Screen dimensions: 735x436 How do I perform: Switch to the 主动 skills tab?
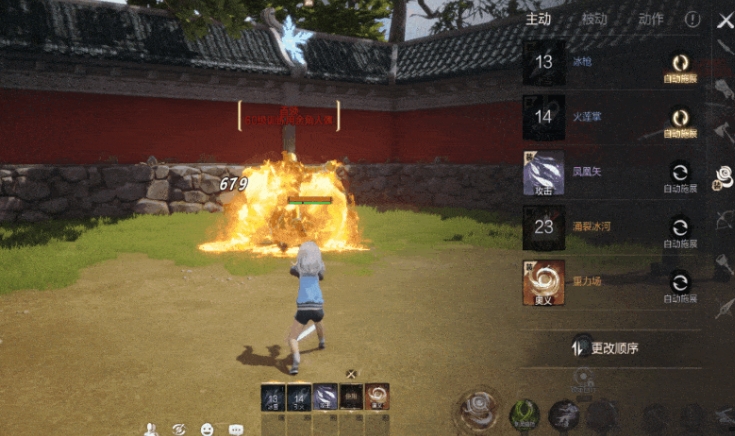point(540,19)
